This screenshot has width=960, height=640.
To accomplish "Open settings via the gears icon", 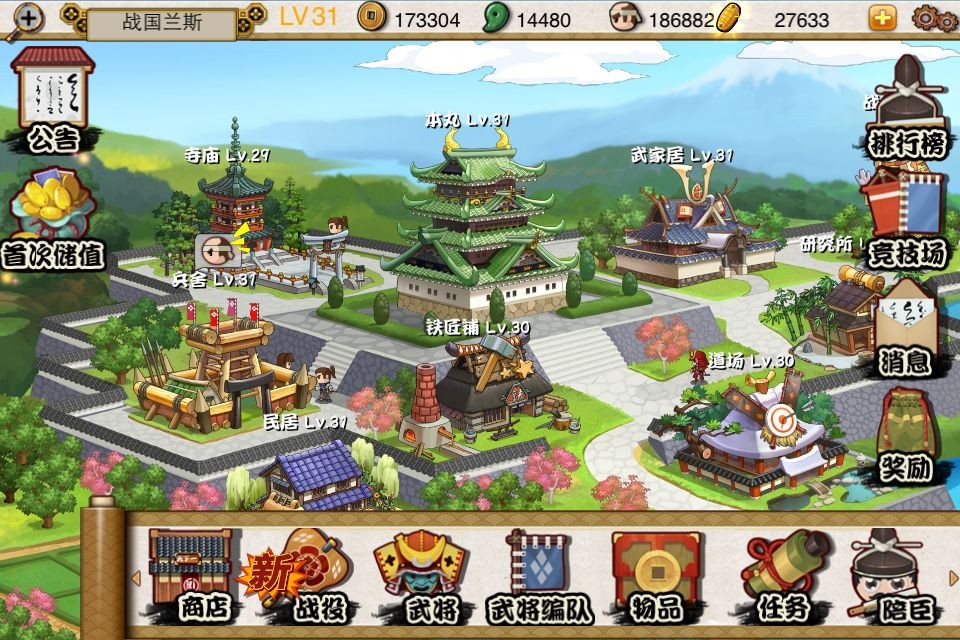I will click(x=935, y=18).
